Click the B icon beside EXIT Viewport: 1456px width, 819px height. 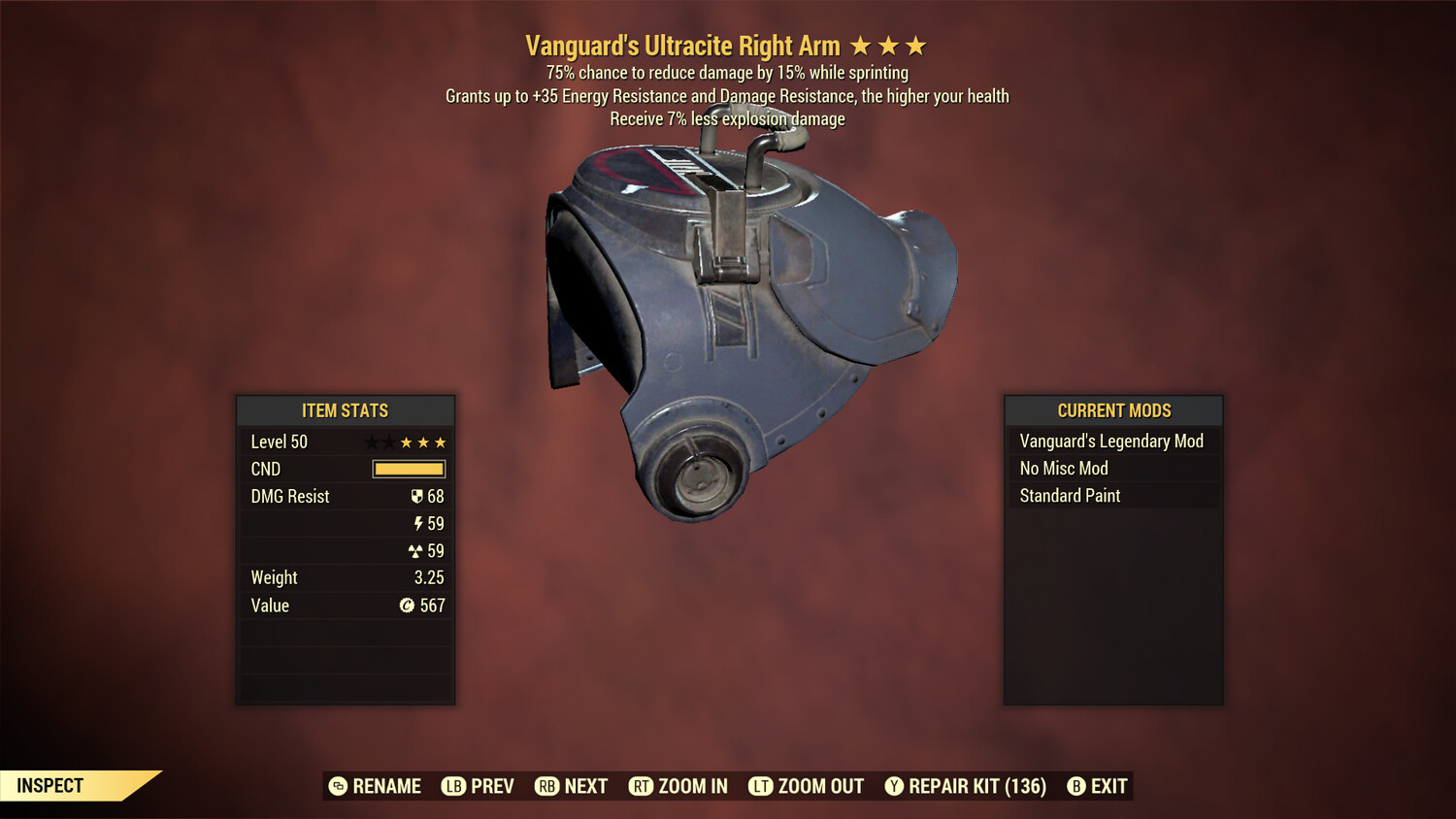click(1076, 786)
